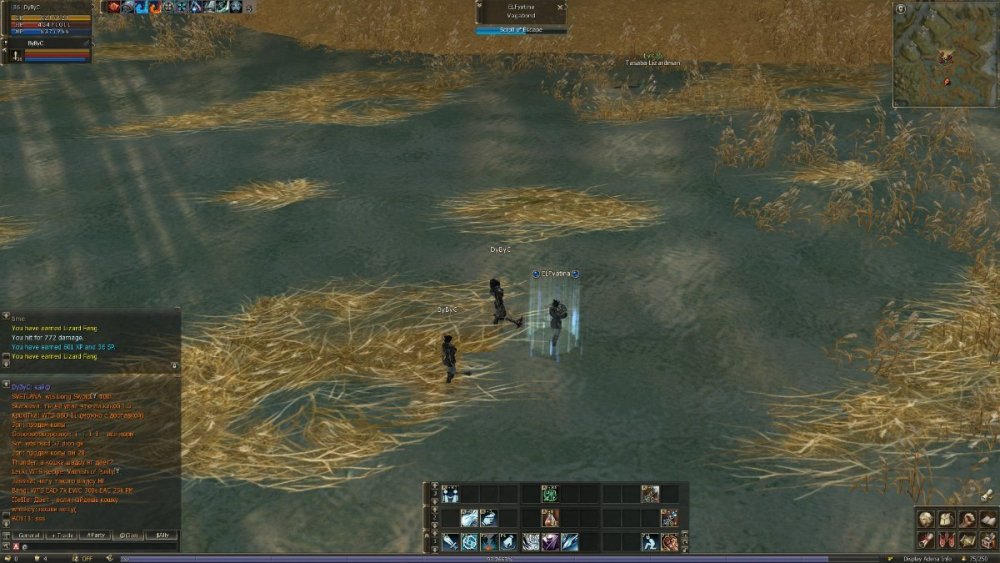Screen dimensions: 1000x563
Task: Click the red heart icon on hotbar
Action: [670, 542]
